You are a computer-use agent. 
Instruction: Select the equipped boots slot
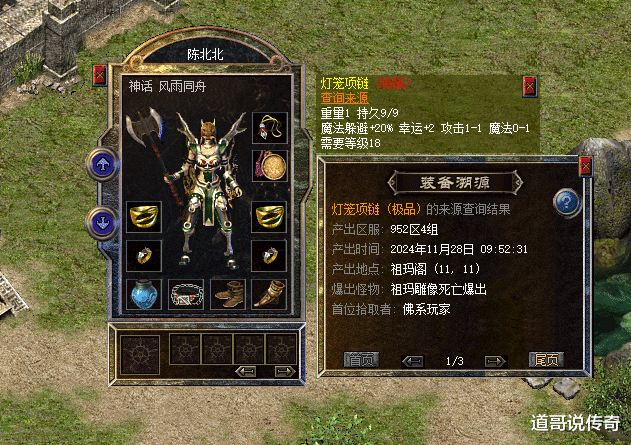tap(228, 294)
